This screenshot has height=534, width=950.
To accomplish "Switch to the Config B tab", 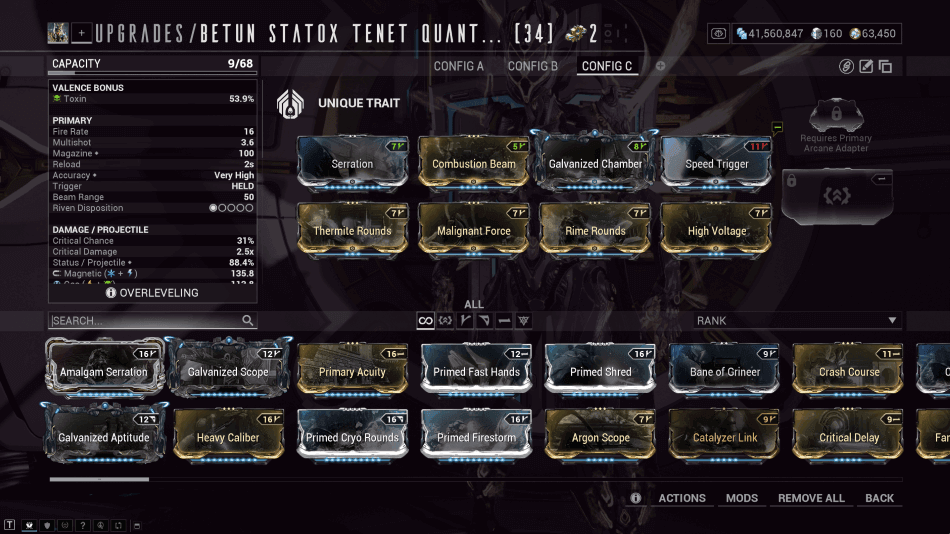I will click(533, 66).
